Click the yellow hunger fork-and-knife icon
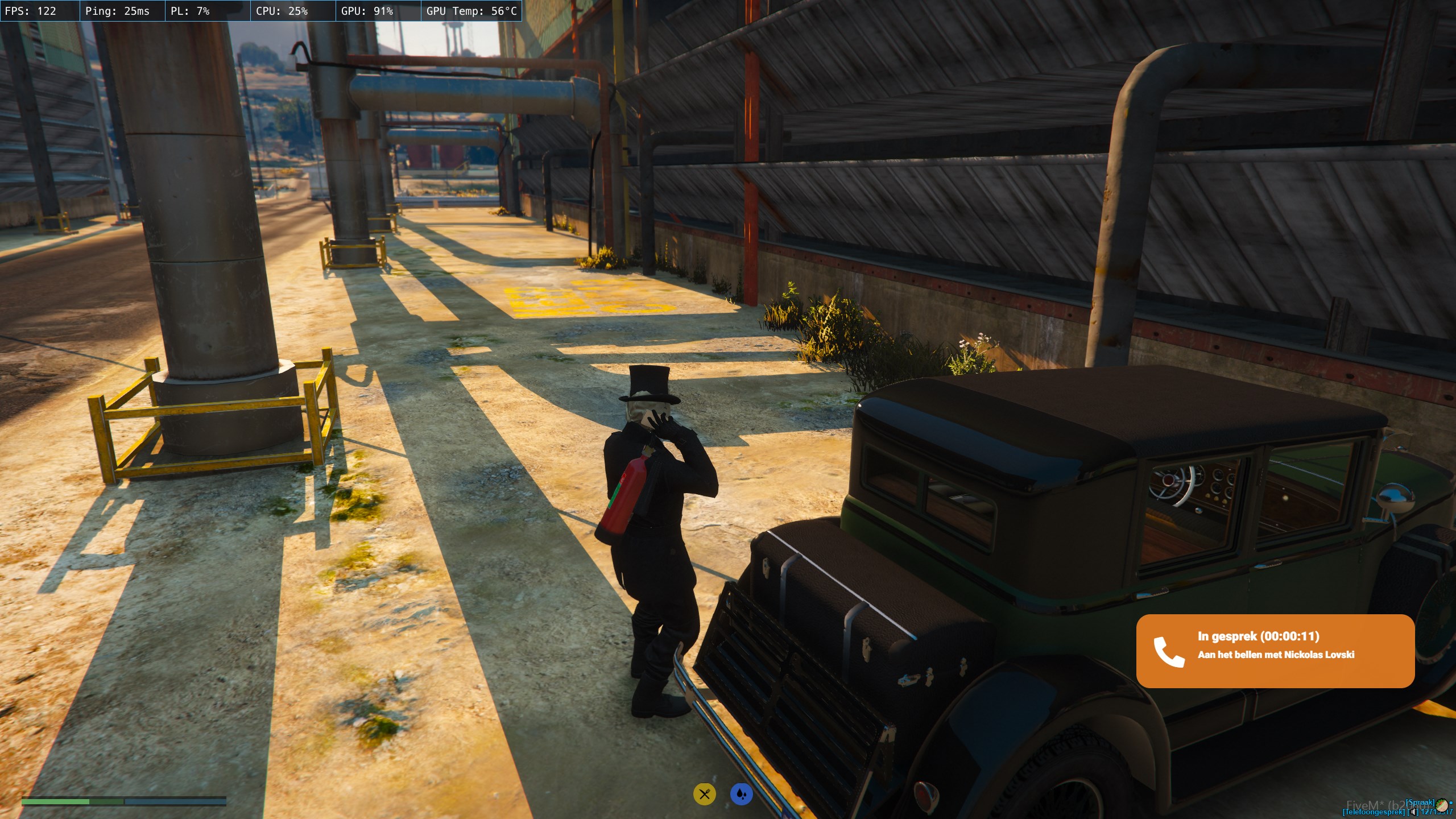Screen dimensions: 1456x819 [704, 794]
